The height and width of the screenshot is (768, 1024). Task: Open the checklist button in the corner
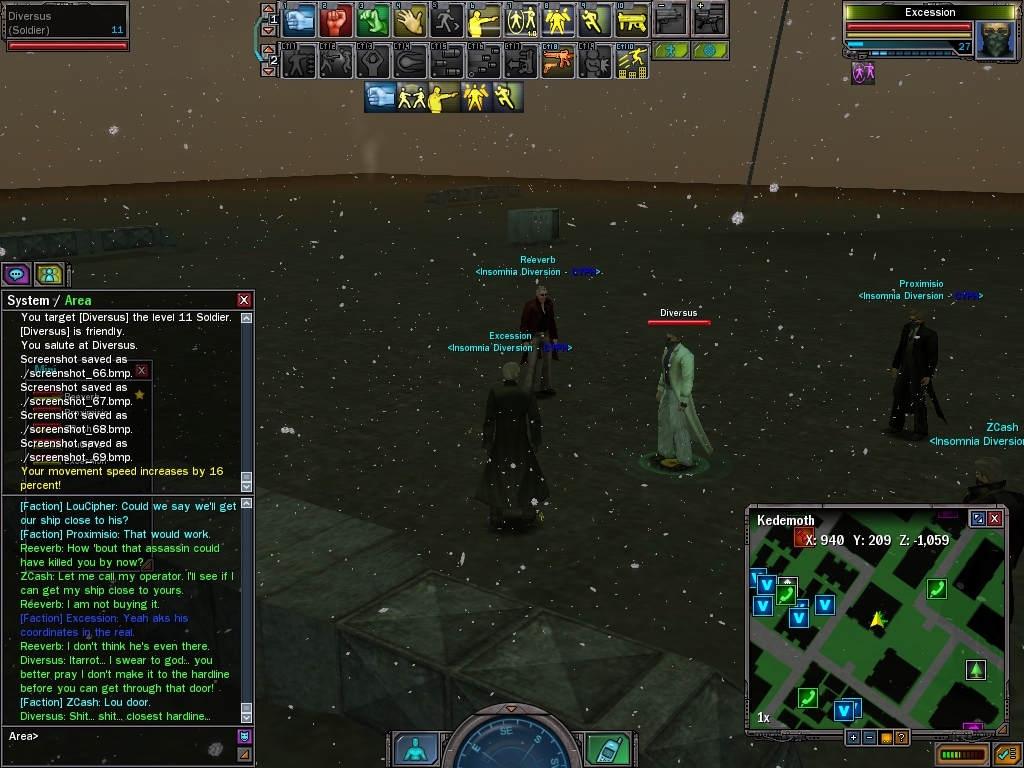pyautogui.click(x=1006, y=754)
